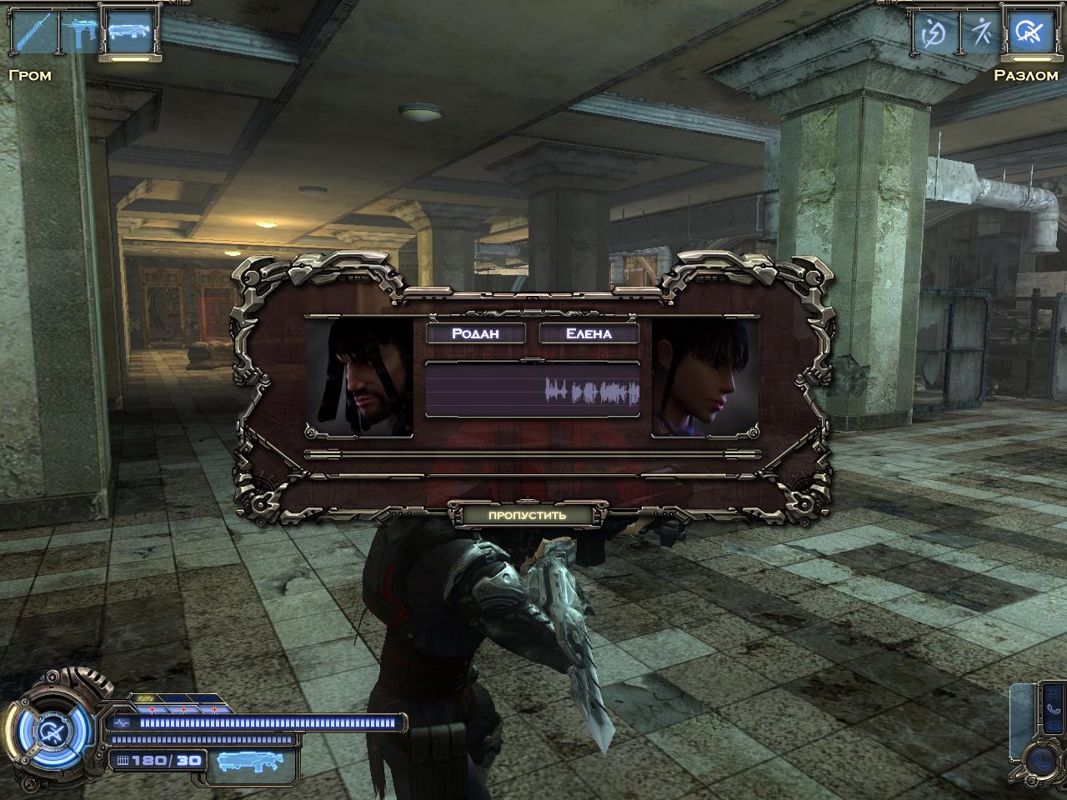Choose the highlighted Гром assault rifle slot
The height and width of the screenshot is (800, 1067).
point(130,32)
